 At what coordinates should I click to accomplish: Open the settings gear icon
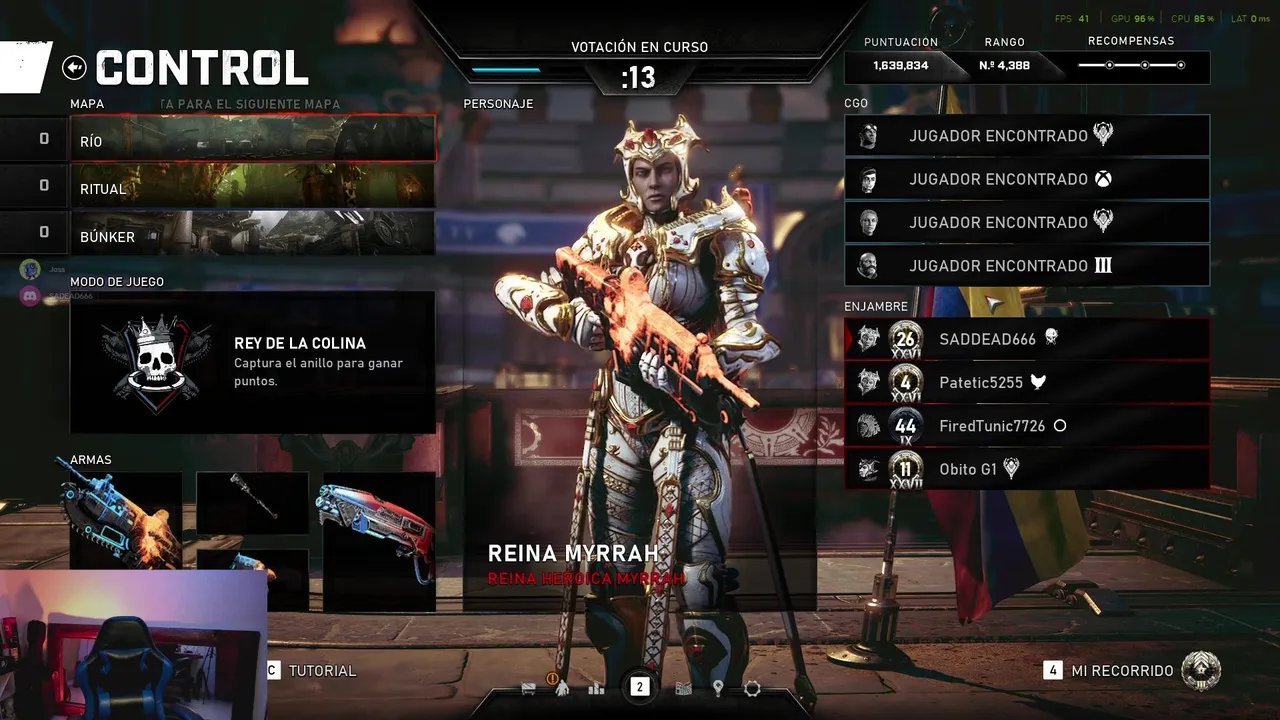pos(752,688)
